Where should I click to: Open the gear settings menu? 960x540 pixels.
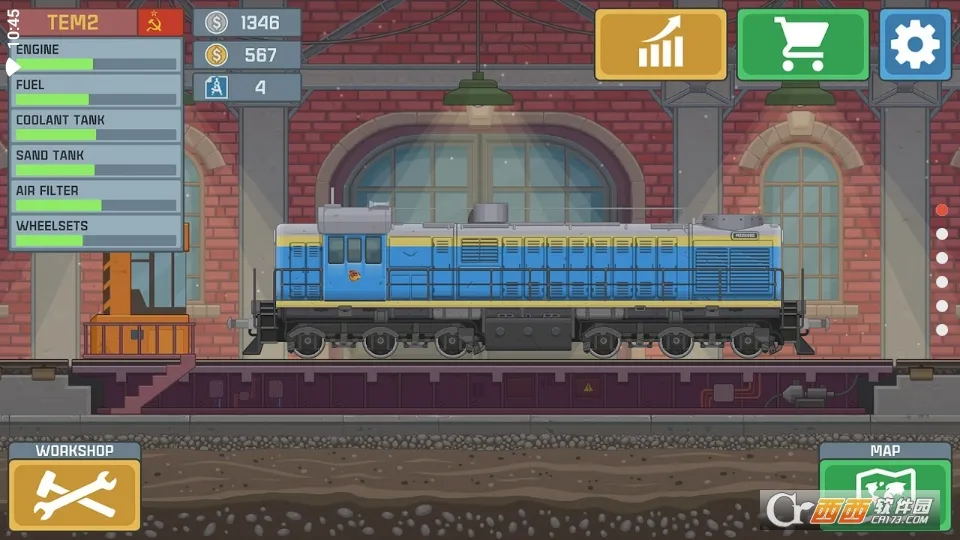[x=915, y=45]
